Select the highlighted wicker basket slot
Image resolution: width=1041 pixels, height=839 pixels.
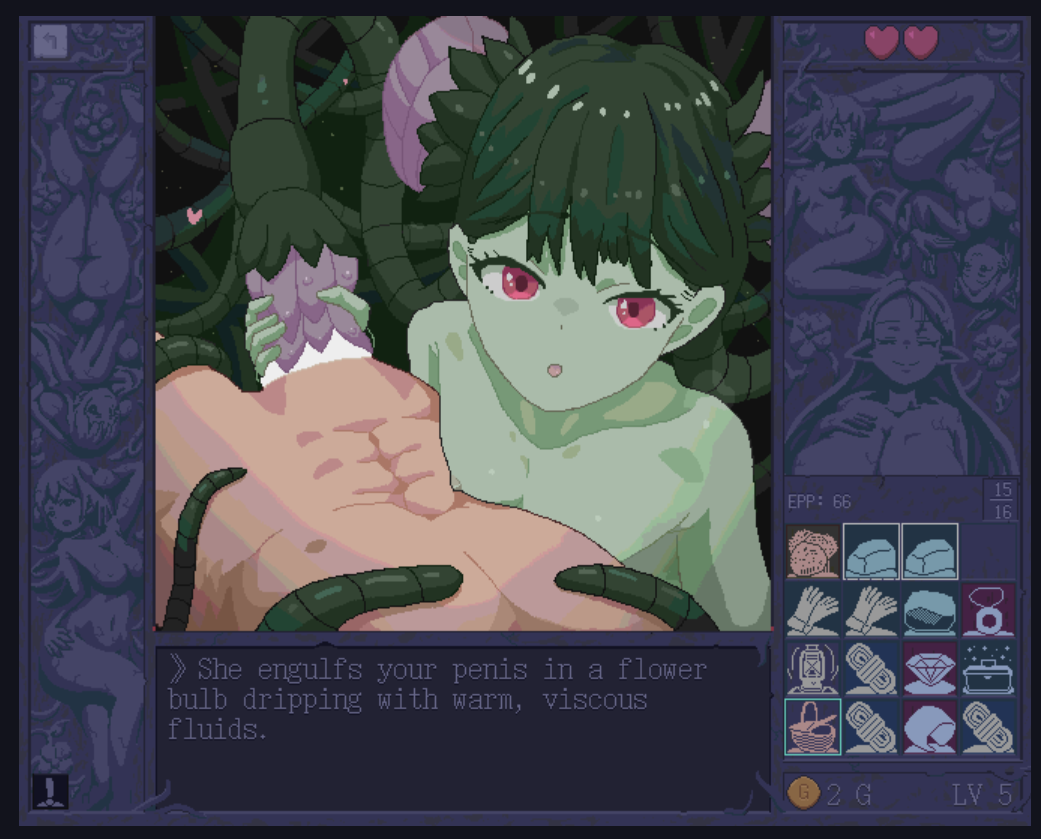(813, 726)
